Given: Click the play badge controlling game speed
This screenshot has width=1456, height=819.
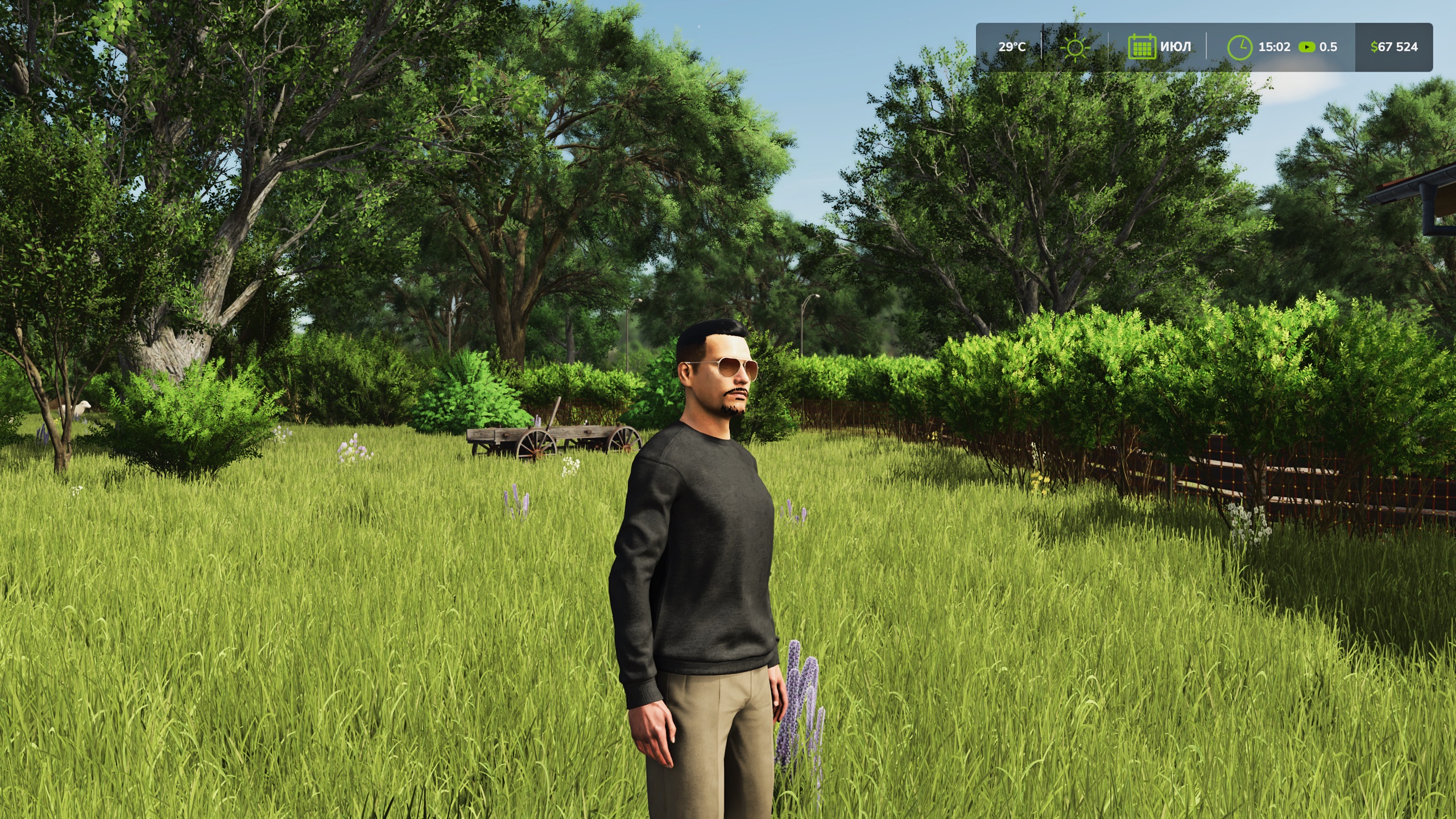Looking at the screenshot, I should 1308,47.
